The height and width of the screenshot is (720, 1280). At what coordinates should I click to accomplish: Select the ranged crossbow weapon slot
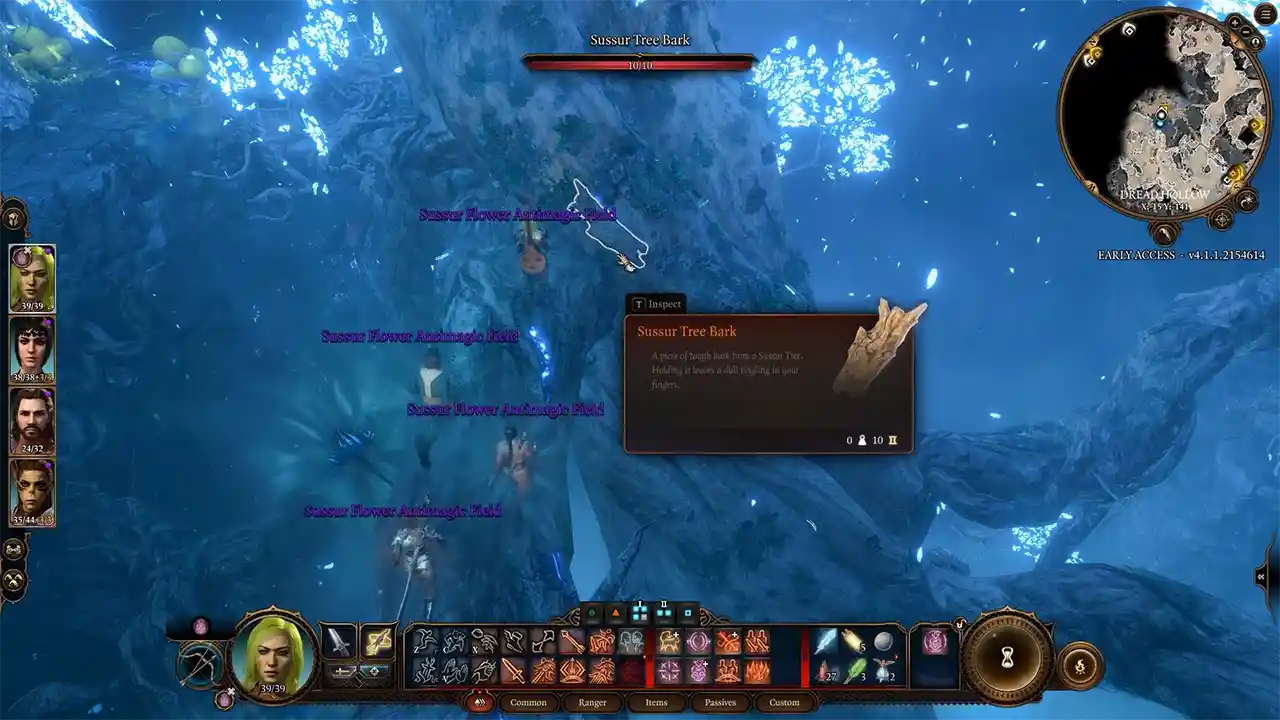coord(378,640)
